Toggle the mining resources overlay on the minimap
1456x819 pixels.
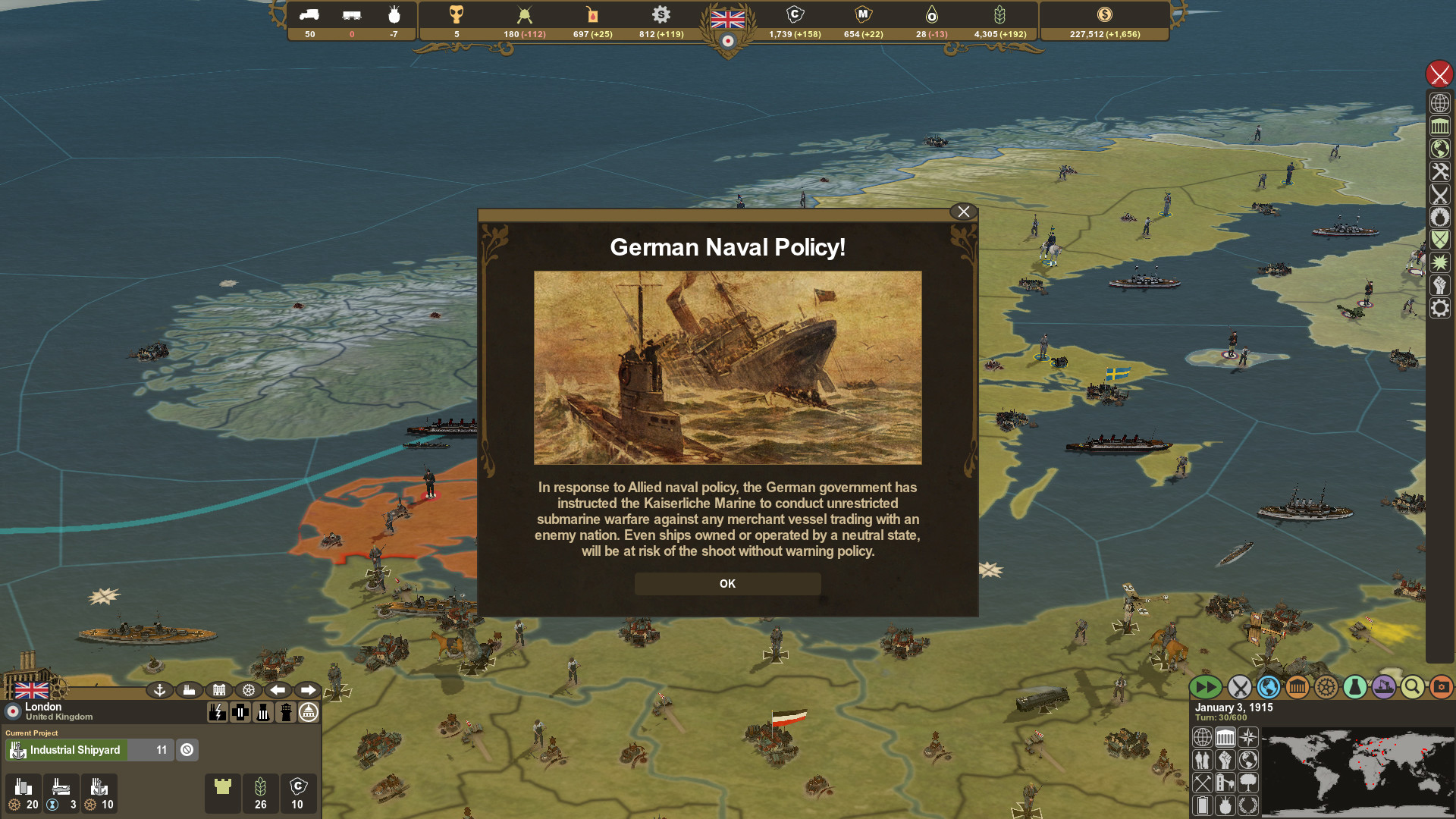click(x=1203, y=783)
